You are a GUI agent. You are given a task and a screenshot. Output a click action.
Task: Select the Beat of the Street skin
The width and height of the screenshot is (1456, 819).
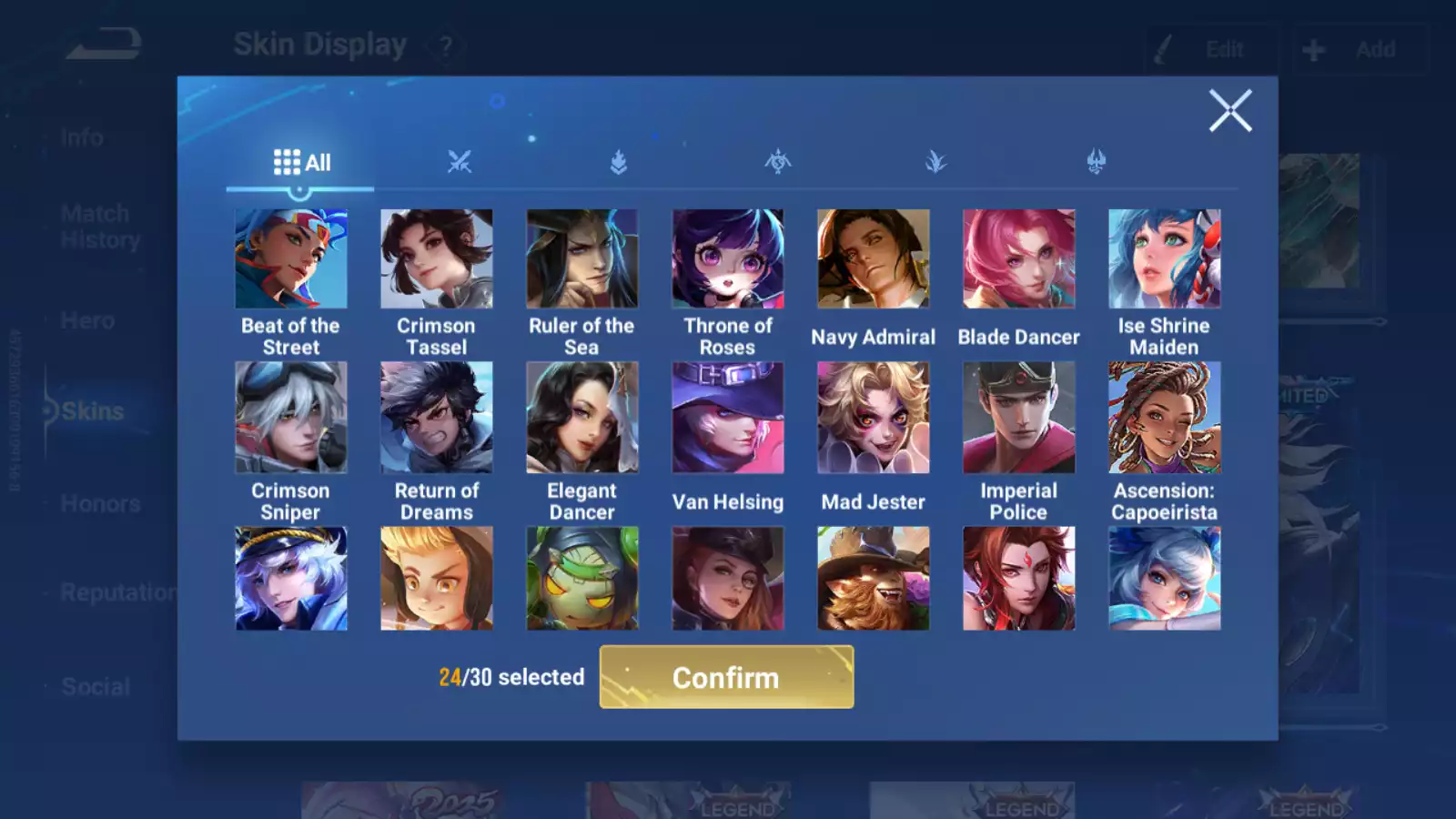tap(291, 259)
